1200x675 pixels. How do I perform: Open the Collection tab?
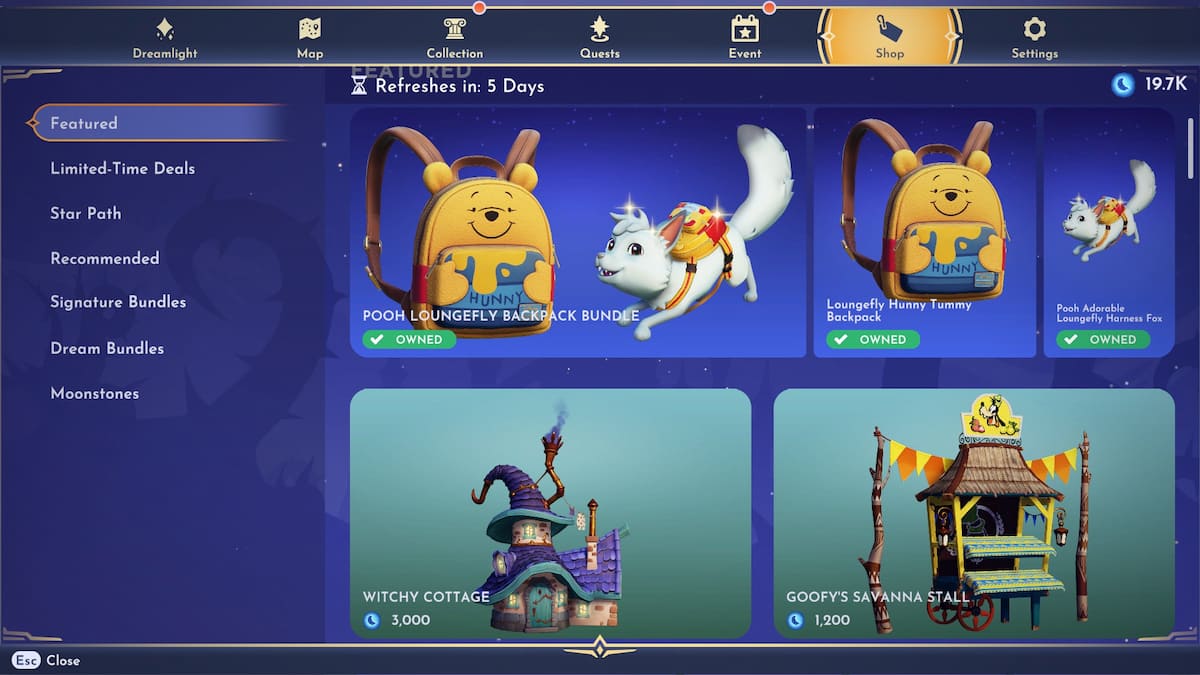coord(455,38)
